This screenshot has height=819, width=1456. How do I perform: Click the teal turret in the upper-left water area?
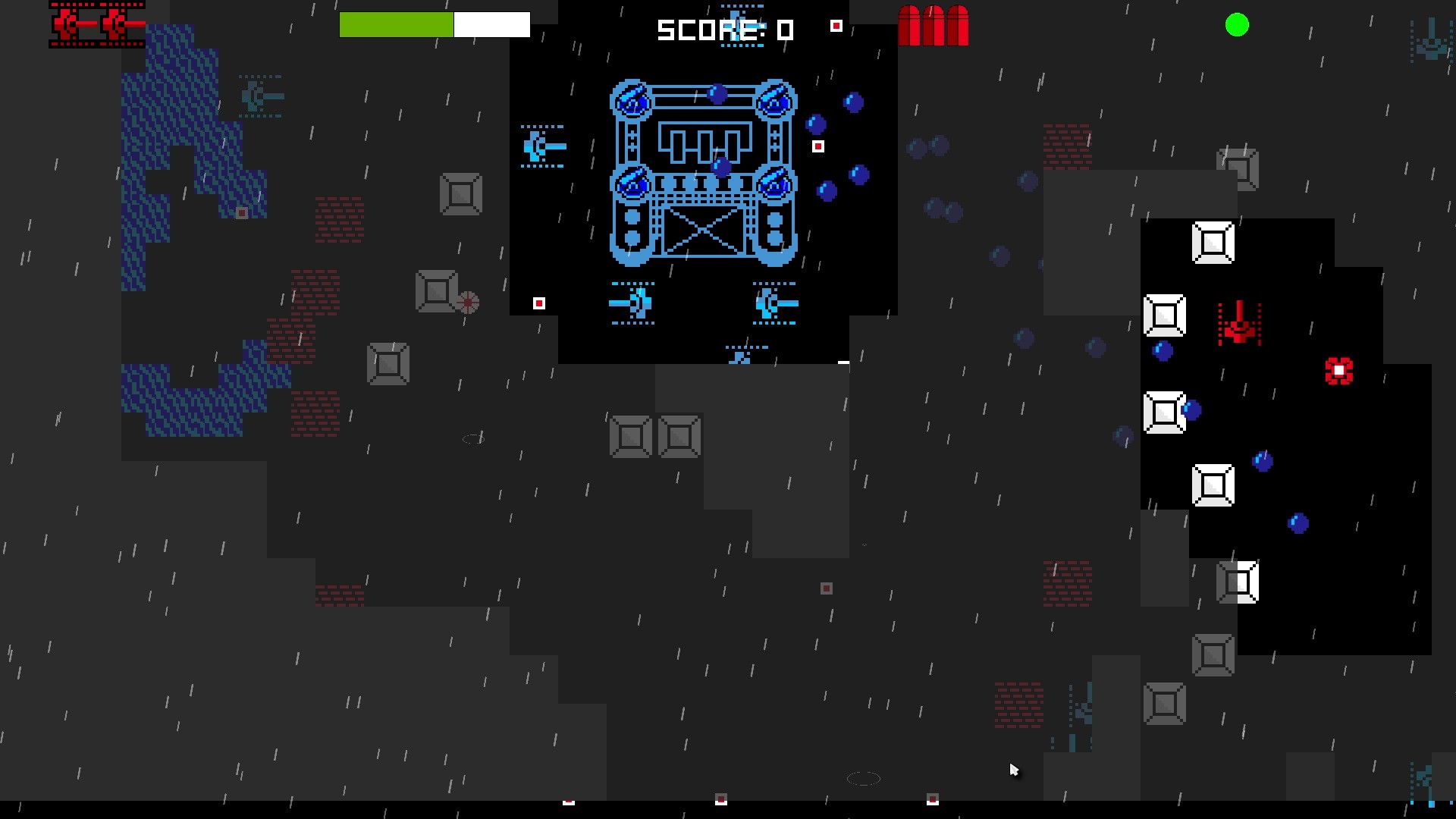point(262,96)
